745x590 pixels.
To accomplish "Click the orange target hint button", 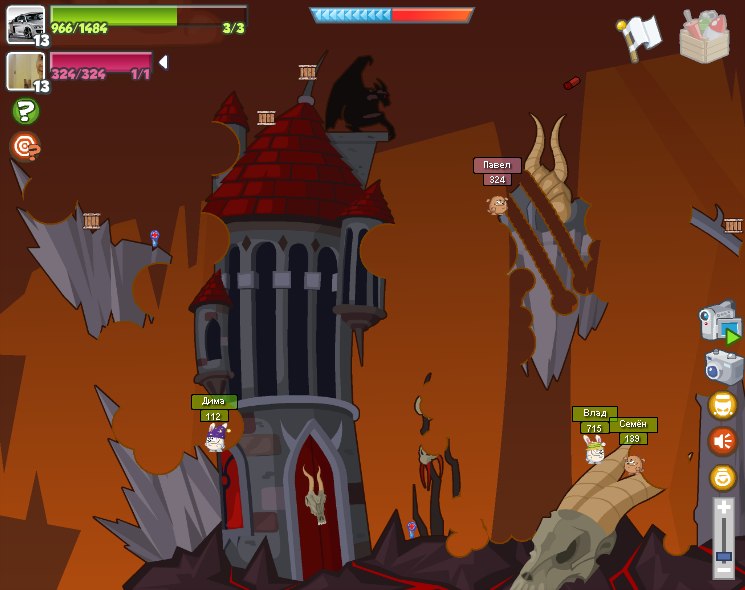I will 25,147.
